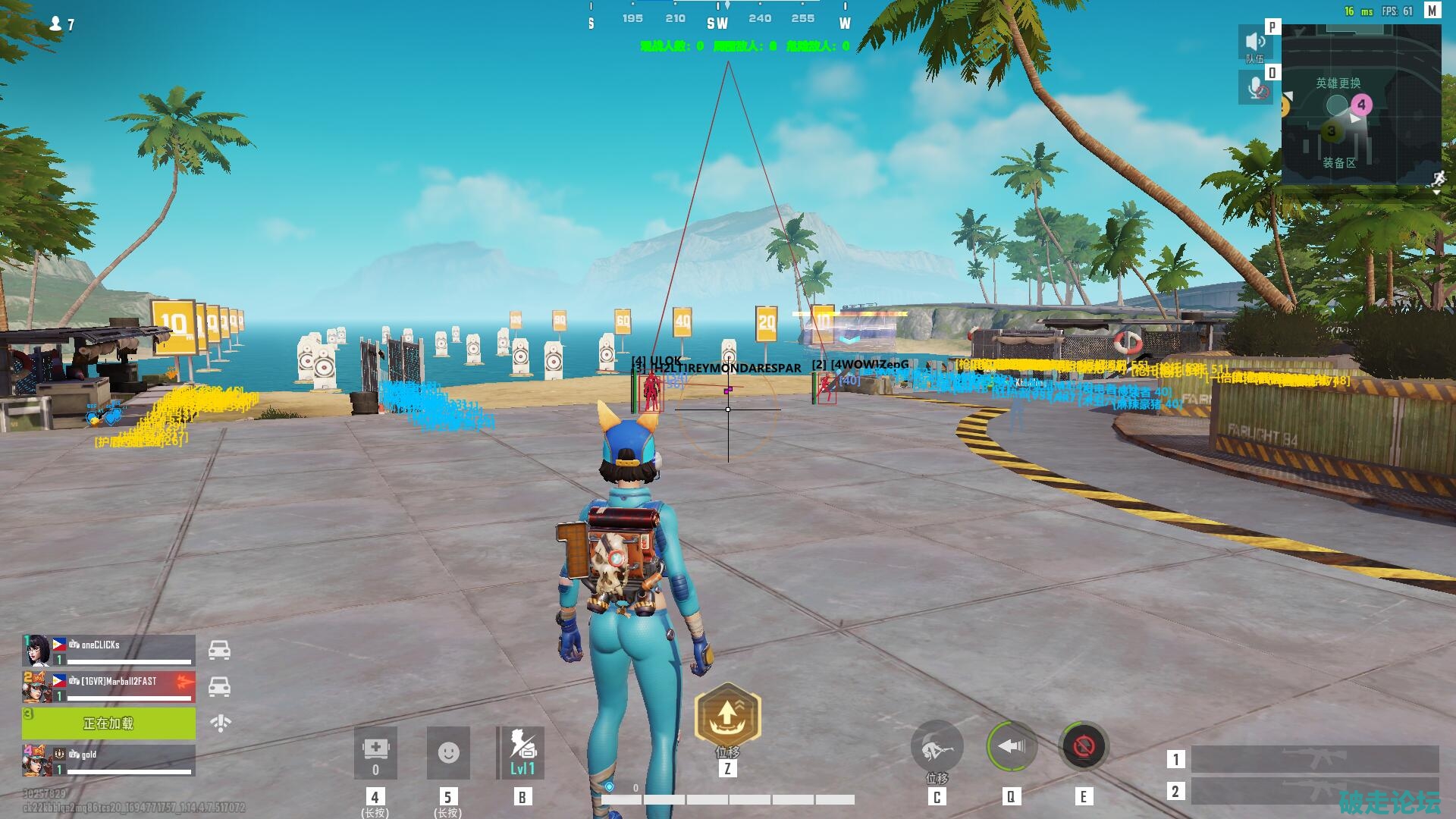The width and height of the screenshot is (1456, 819).
Task: Click the Lvl1 shield slot
Action: pyautogui.click(x=522, y=752)
